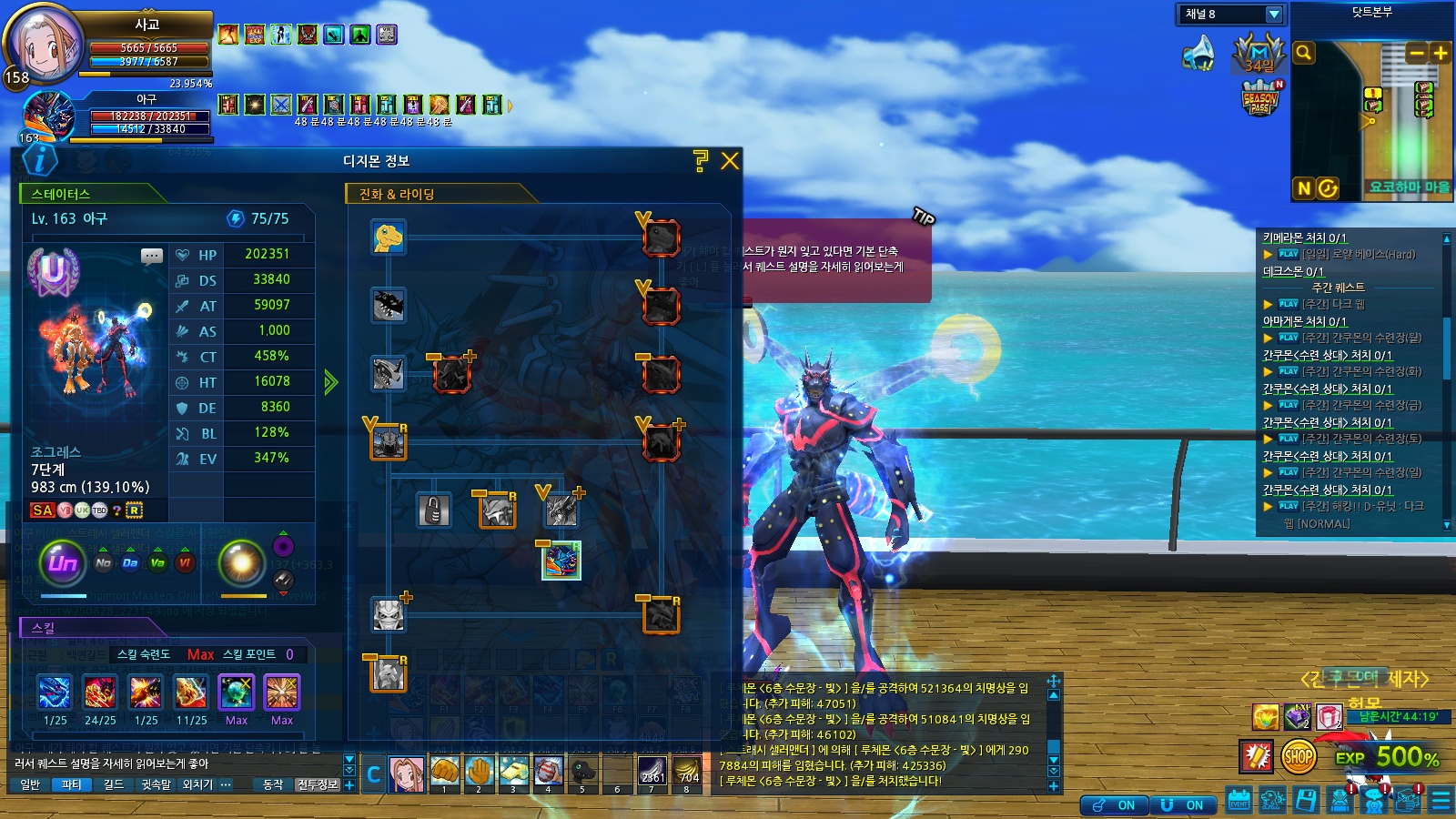Open the 채널 8 channel dropdown

[x=1274, y=15]
